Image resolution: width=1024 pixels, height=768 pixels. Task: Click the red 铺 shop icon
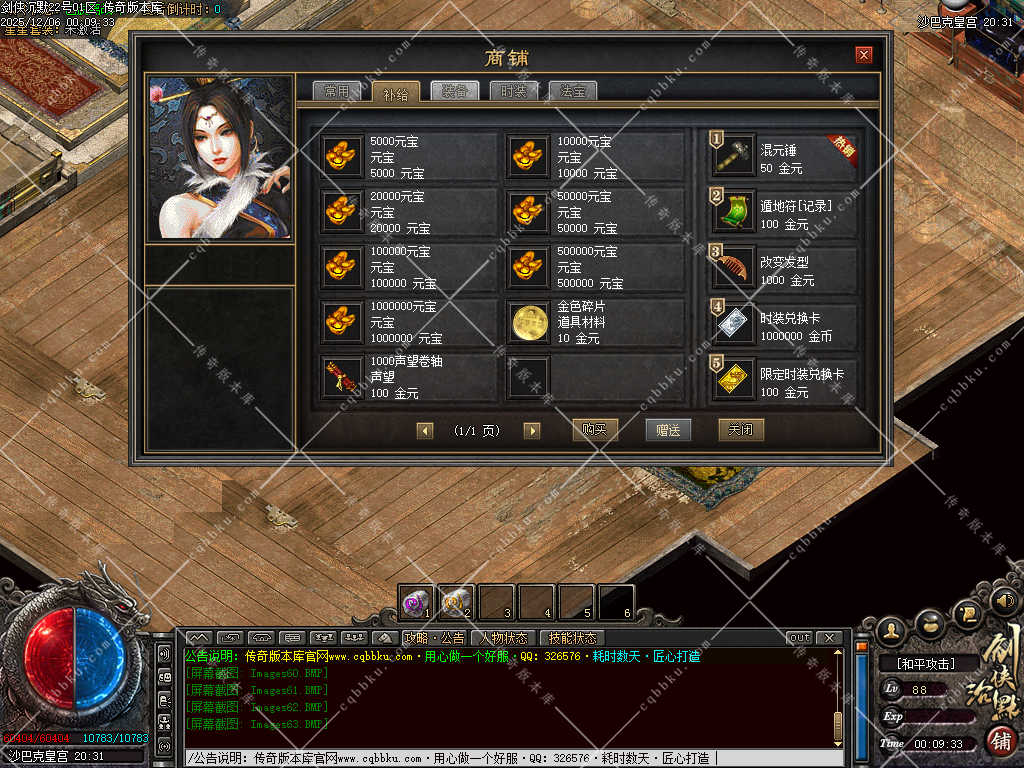click(1001, 741)
